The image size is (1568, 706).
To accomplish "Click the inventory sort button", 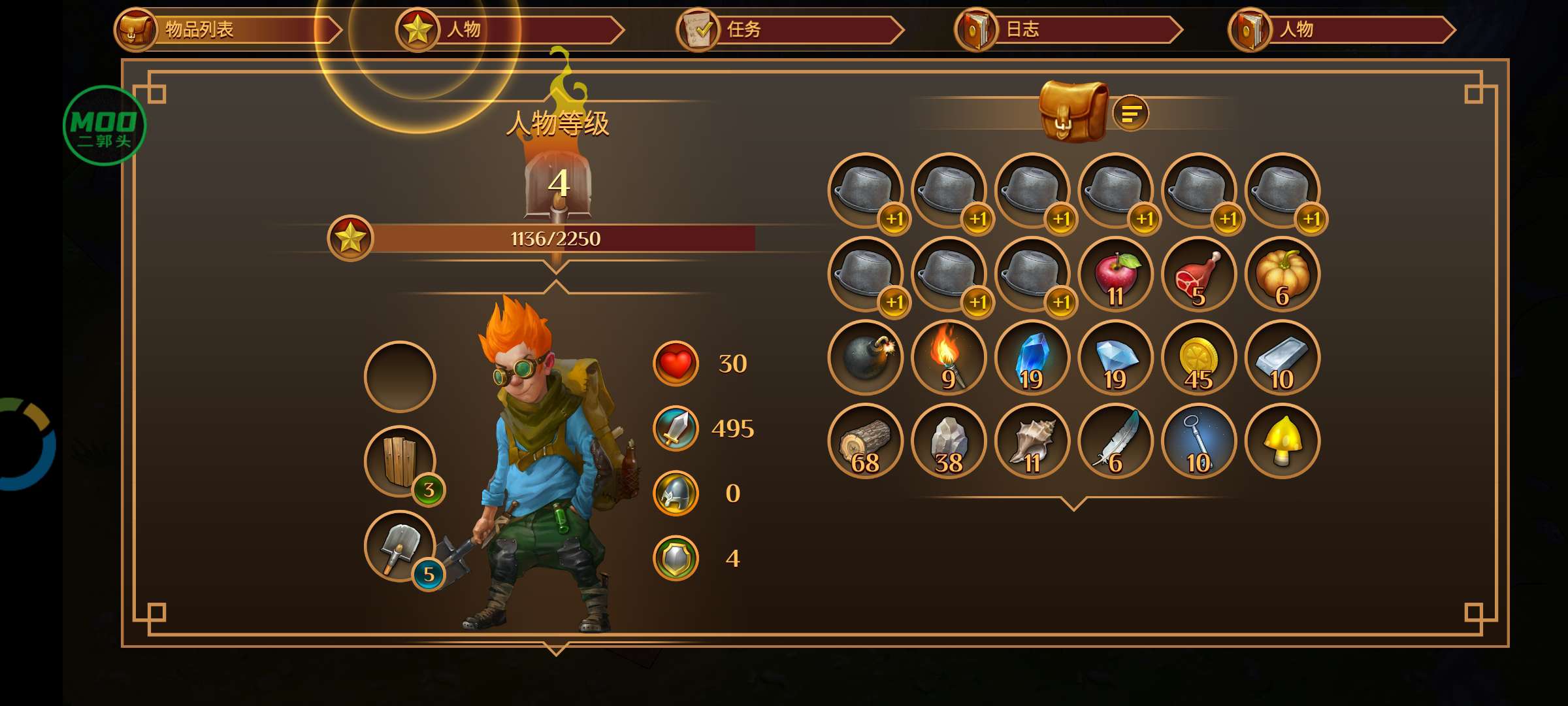I will tap(1130, 114).
